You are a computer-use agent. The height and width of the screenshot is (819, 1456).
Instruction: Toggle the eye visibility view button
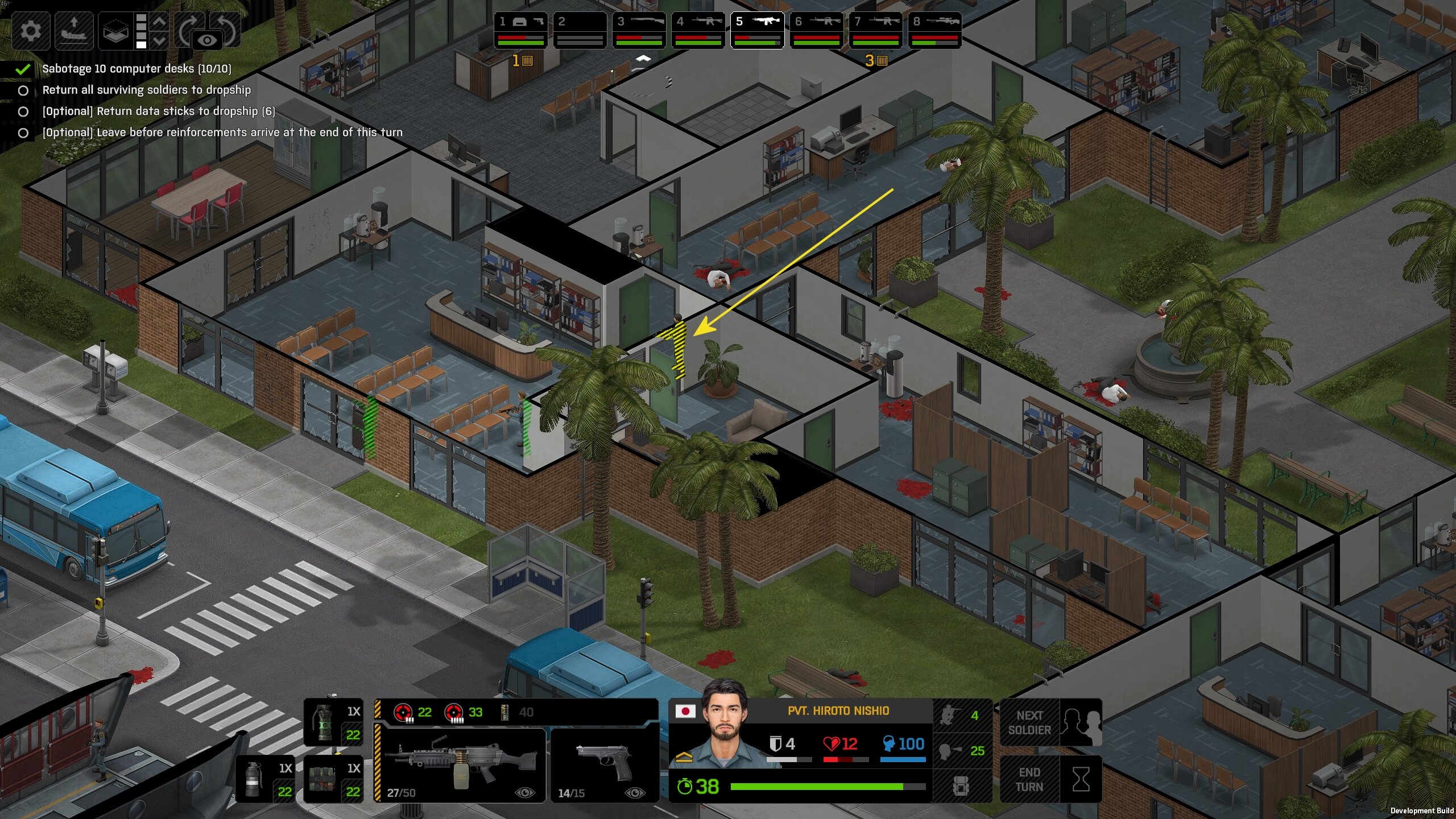point(207,40)
